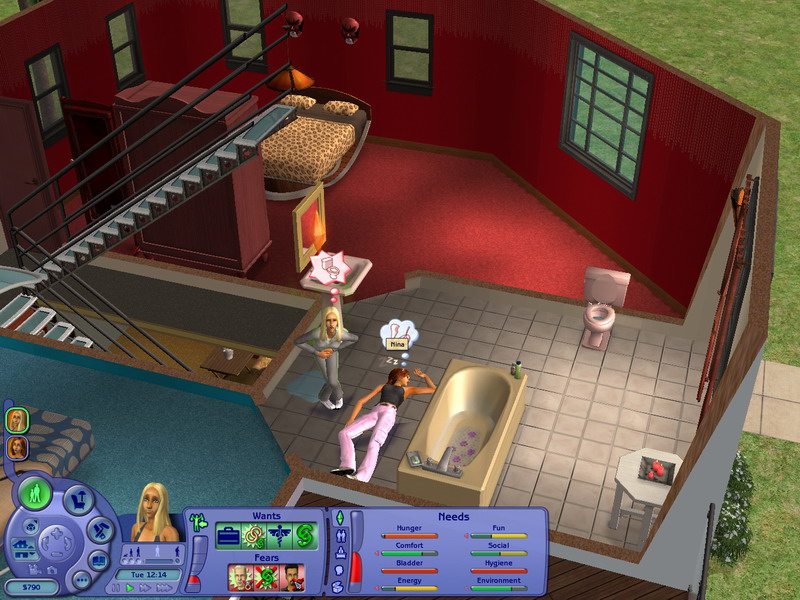800x600 pixels.
Task: Click the crossed-out dollar sign fear
Action: pyautogui.click(x=263, y=577)
